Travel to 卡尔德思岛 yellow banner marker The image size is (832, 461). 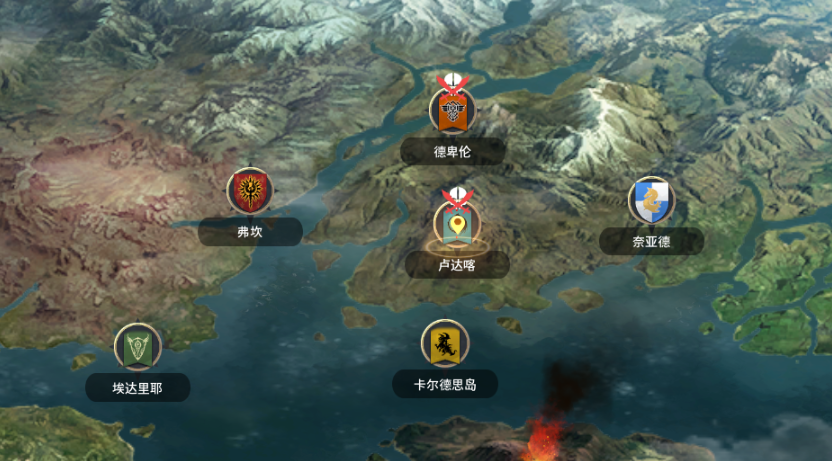tap(445, 344)
